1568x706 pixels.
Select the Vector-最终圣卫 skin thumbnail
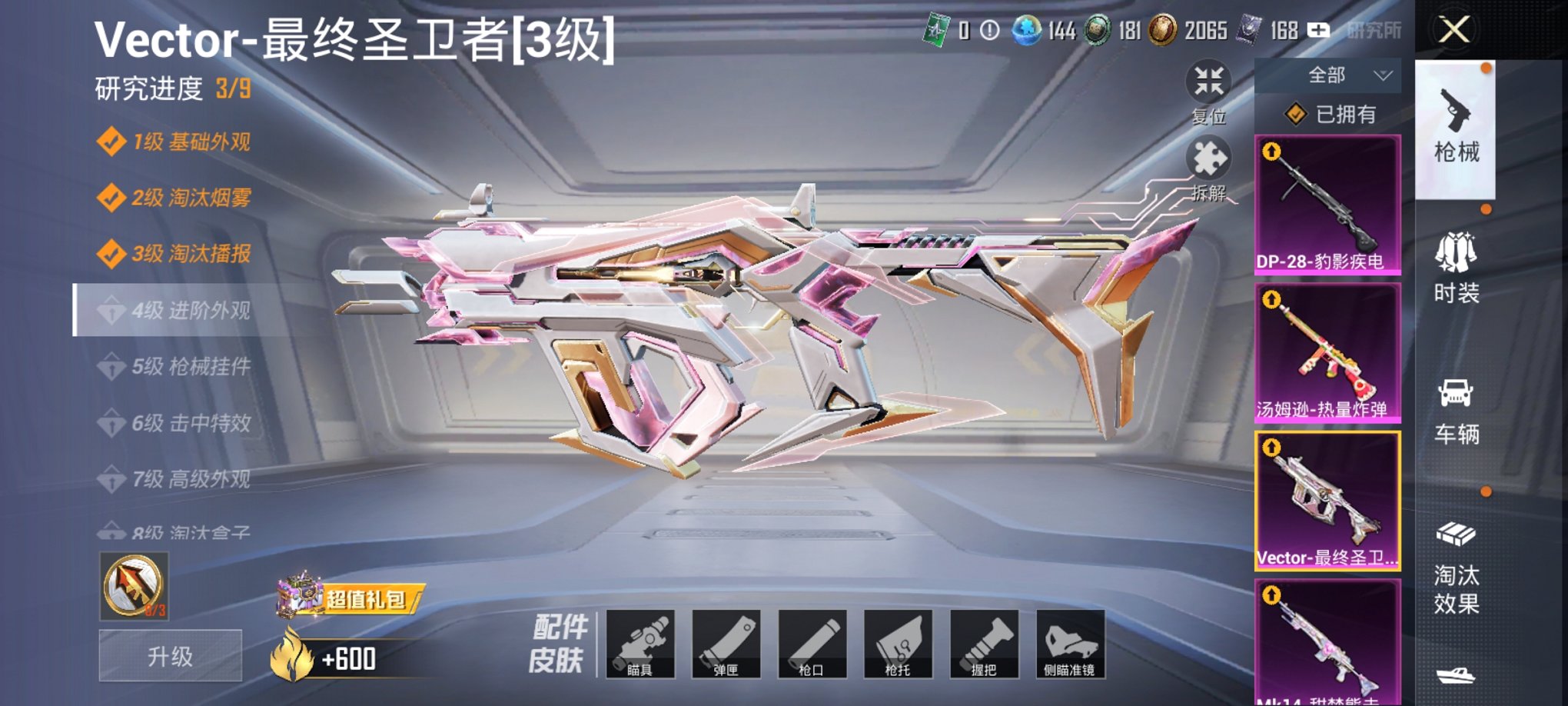[x=1327, y=501]
